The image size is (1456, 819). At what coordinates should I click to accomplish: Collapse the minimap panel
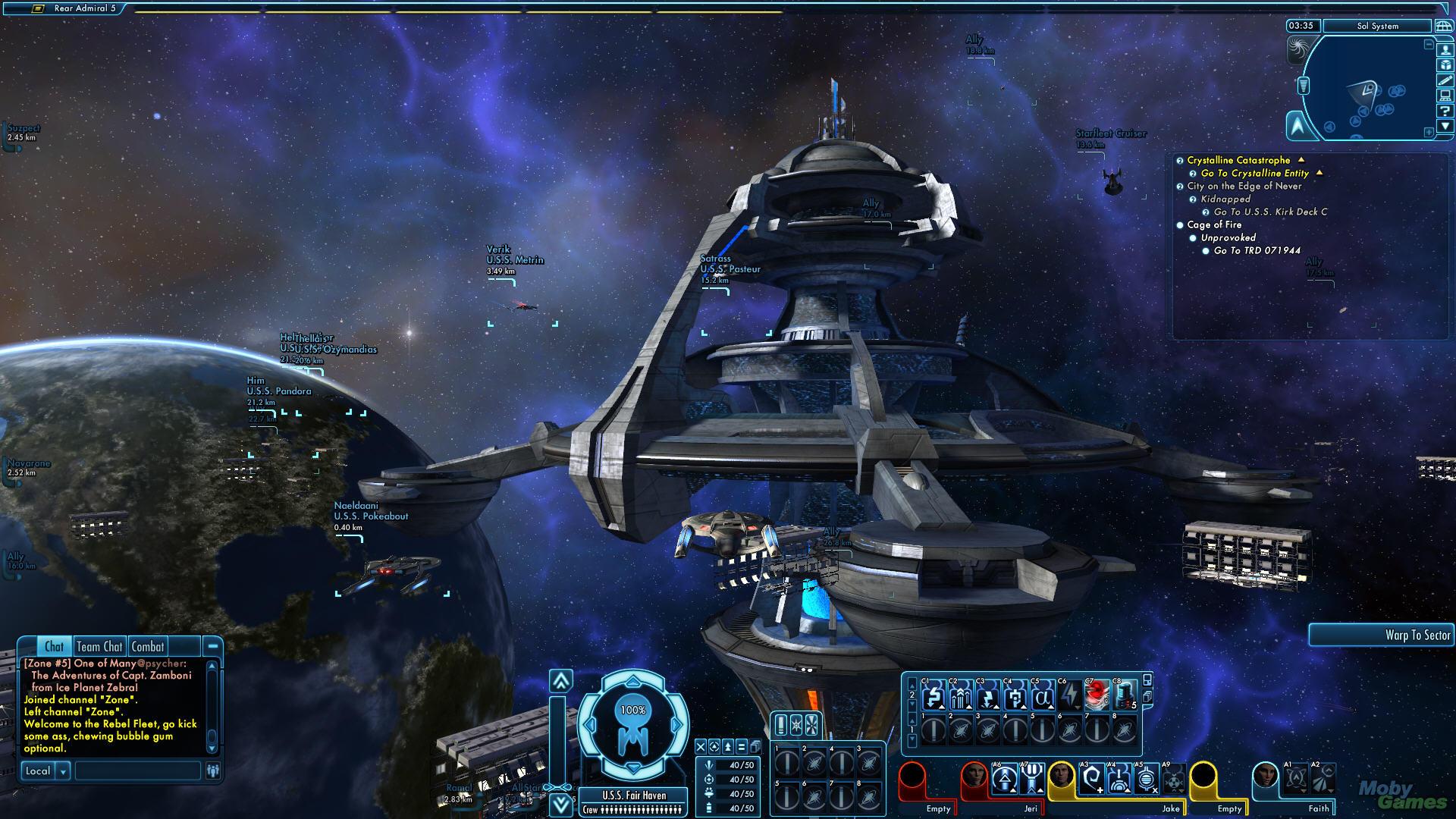click(x=1445, y=124)
